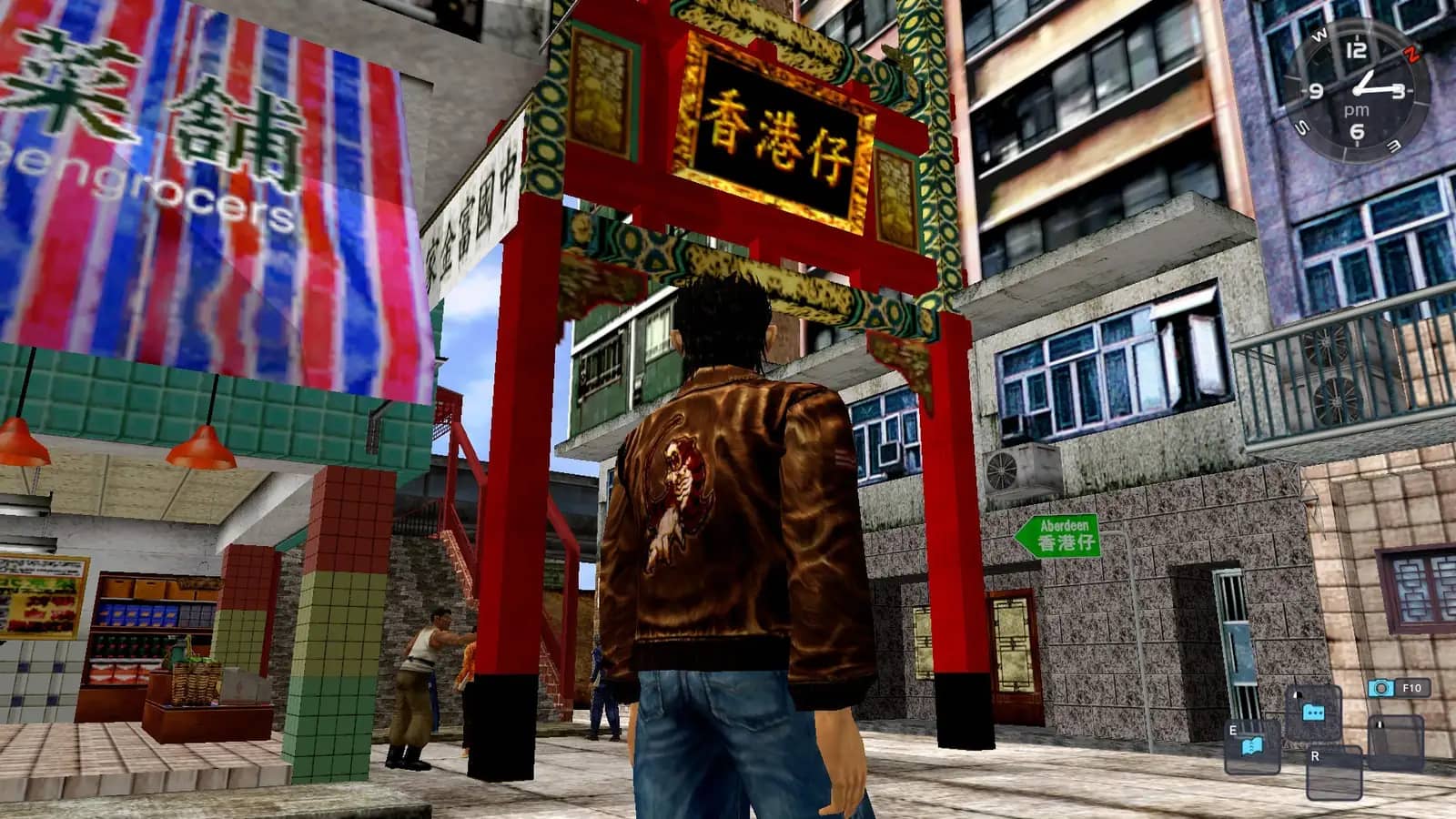Click the red N compass marker
Viewport: 1456px width, 819px height.
pyautogui.click(x=1412, y=53)
